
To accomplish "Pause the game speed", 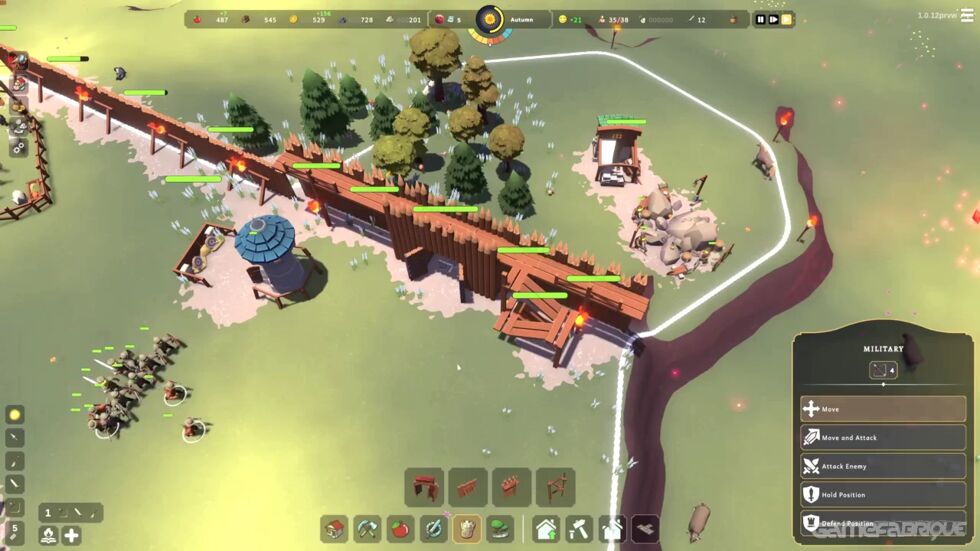I will pyautogui.click(x=760, y=19).
